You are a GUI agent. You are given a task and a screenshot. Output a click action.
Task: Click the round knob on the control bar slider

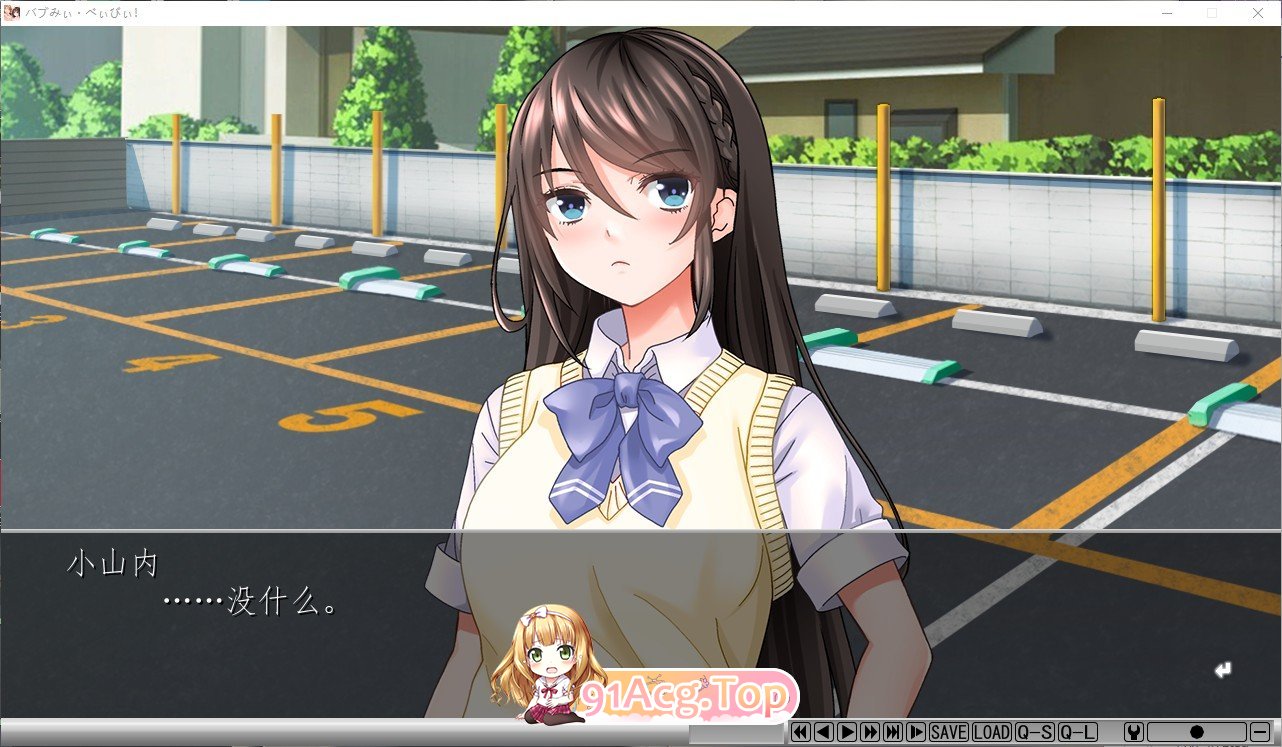(1198, 733)
